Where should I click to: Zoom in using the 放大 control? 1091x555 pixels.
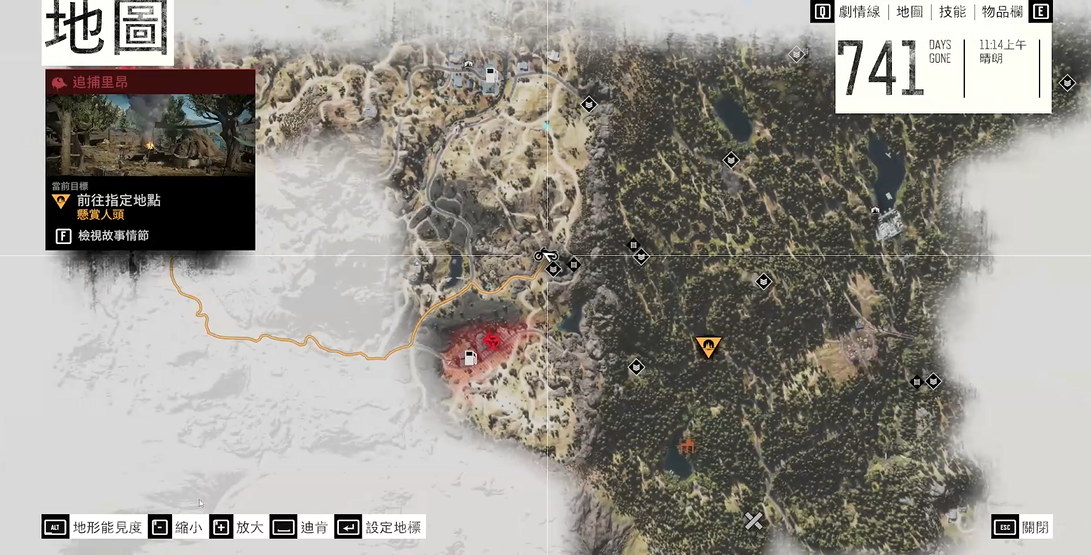236,527
